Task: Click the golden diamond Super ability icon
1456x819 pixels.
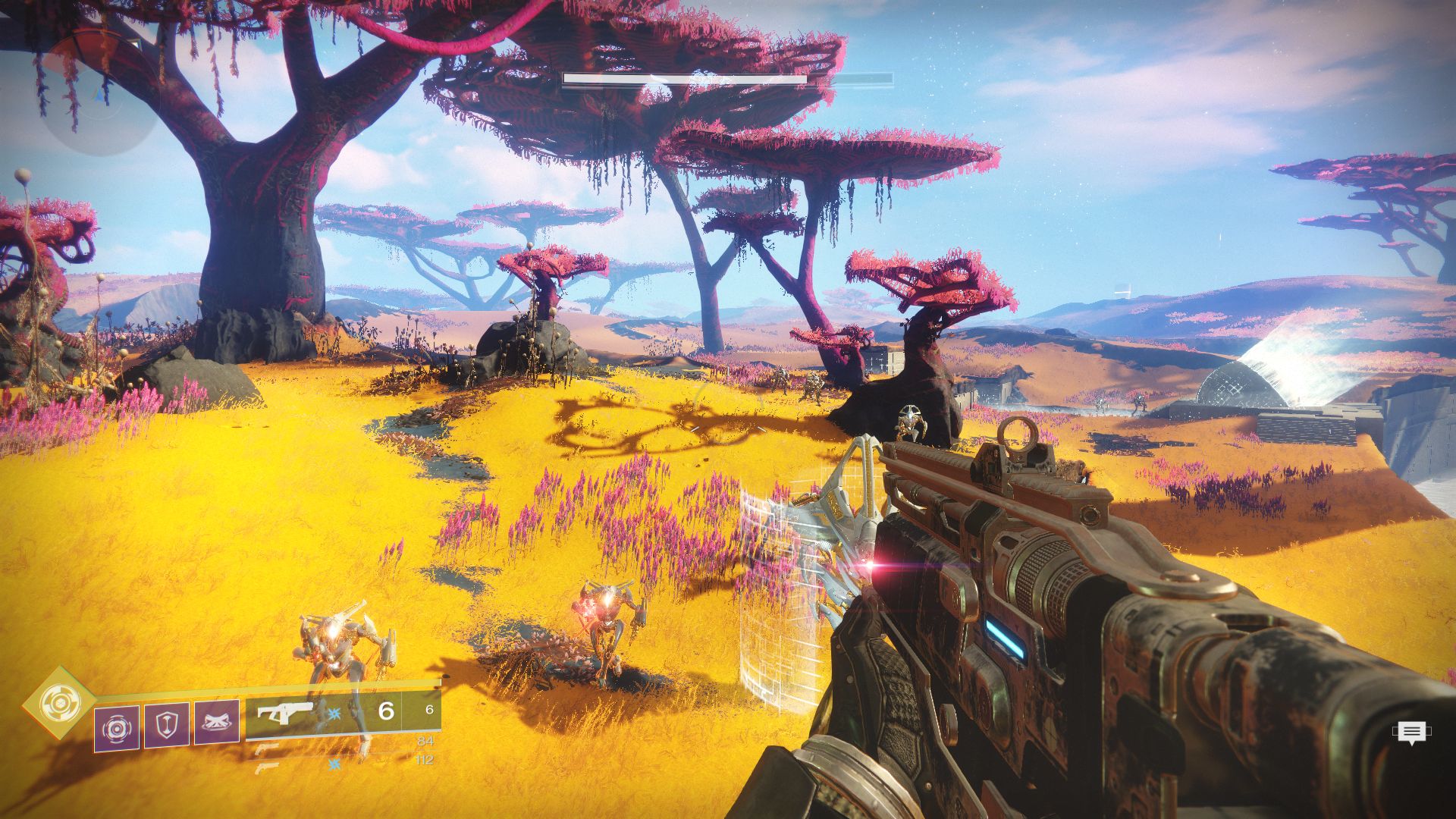Action: tap(58, 702)
